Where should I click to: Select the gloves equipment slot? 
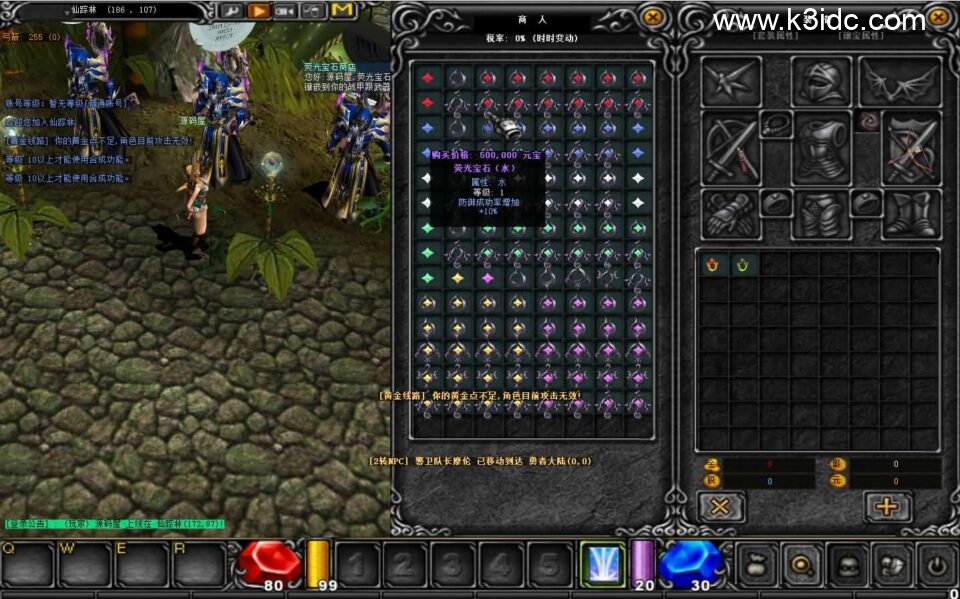[731, 214]
